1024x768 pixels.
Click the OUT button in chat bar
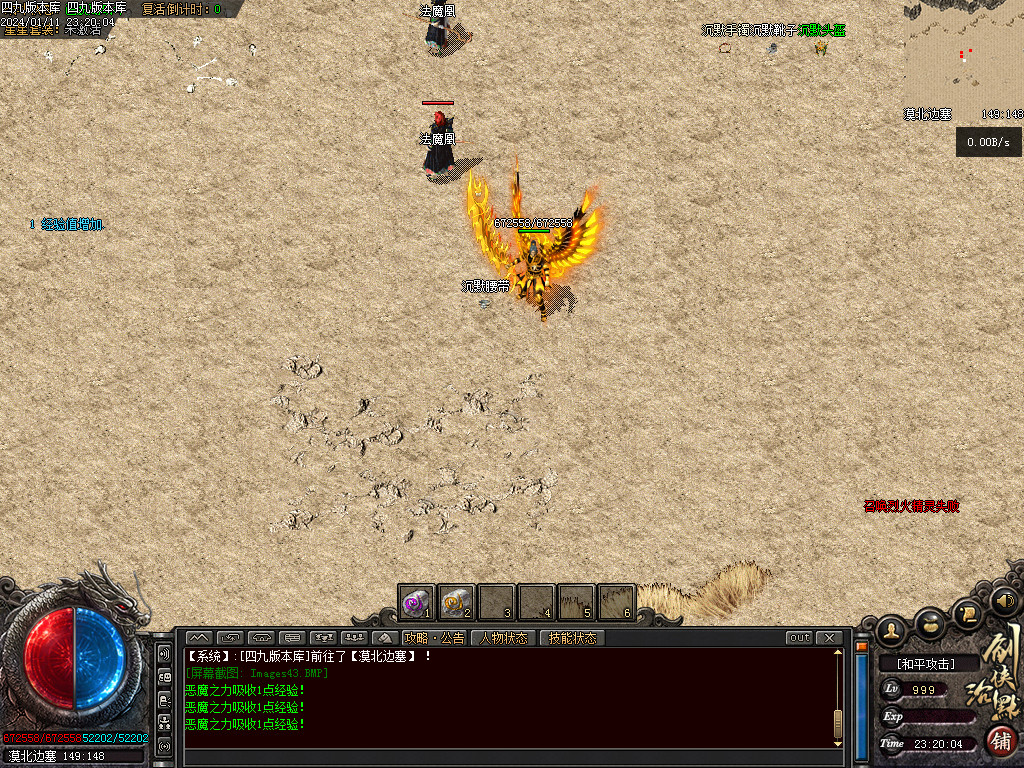[x=799, y=638]
